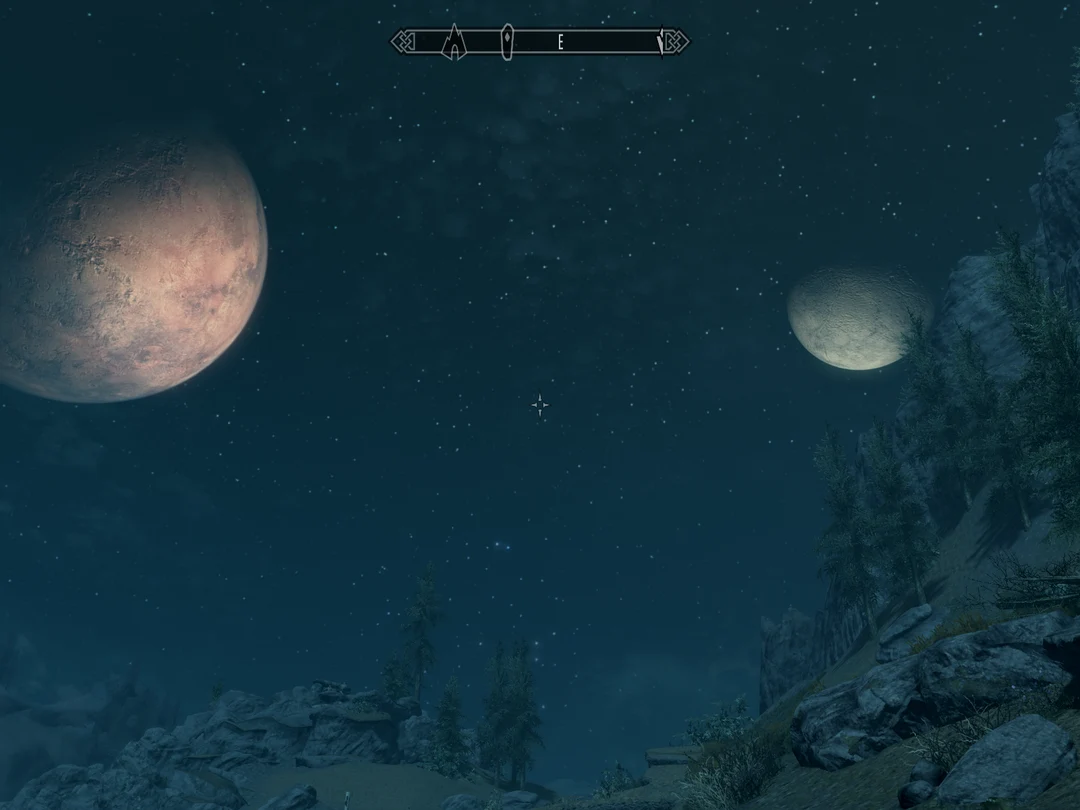Select the standing stone marker on the compass
Viewport: 1080px width, 810px height.
point(507,42)
